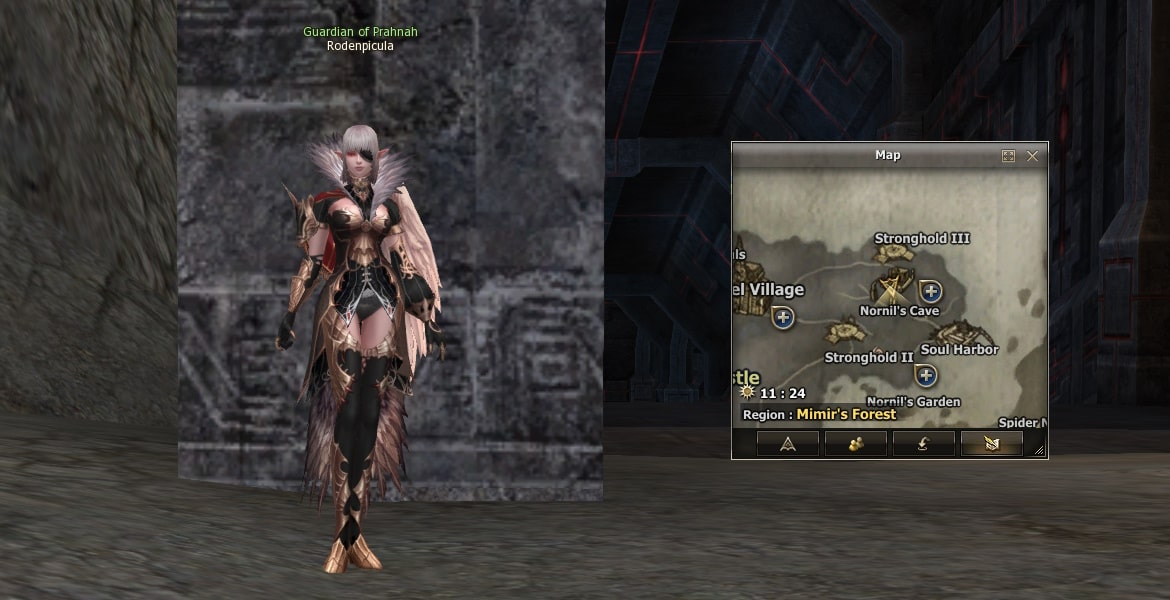The height and width of the screenshot is (600, 1170).
Task: Expand the Map window to full size
Action: coord(1008,156)
